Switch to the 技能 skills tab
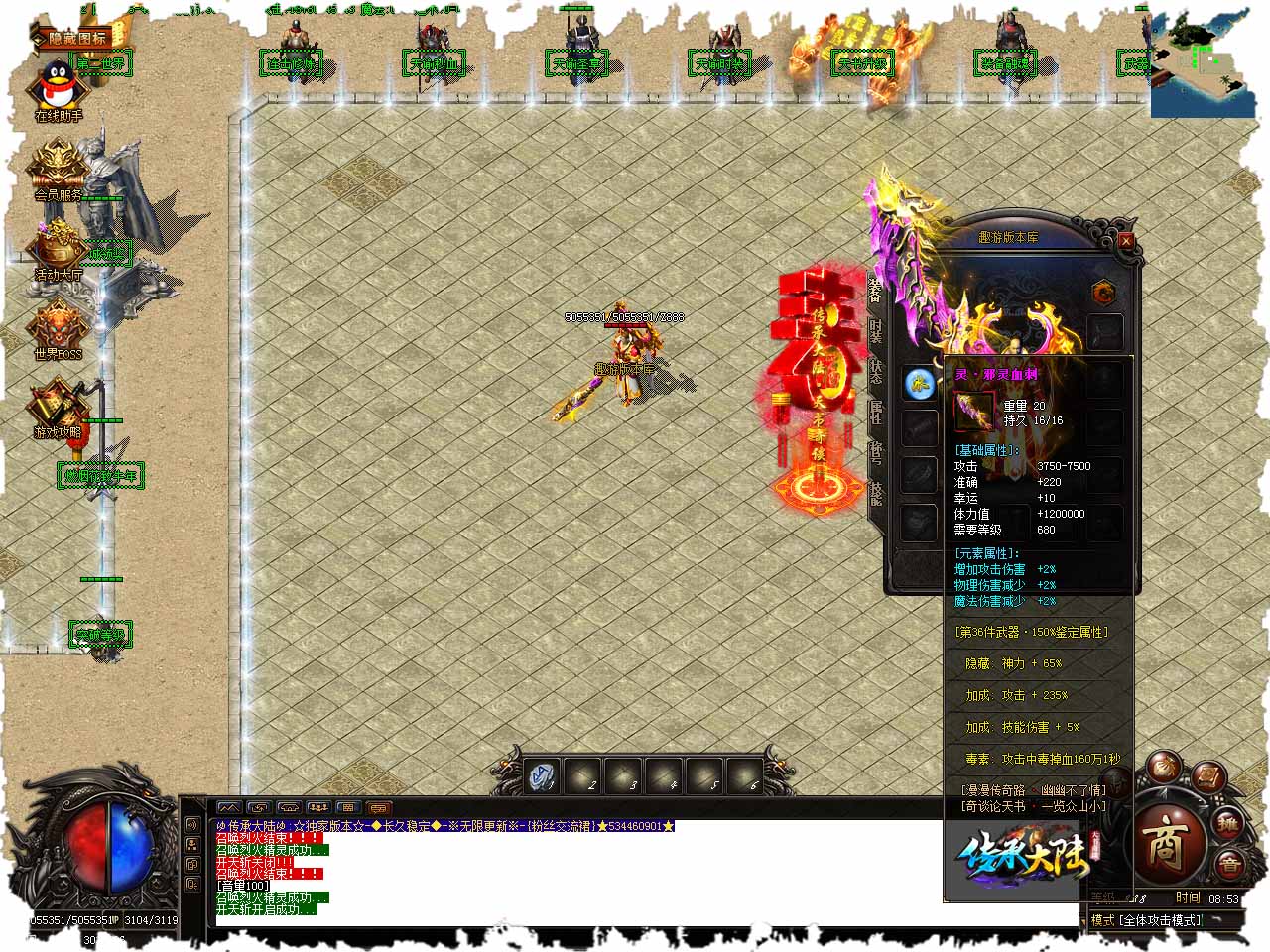Screen dimensions: 1270x952 click(876, 493)
